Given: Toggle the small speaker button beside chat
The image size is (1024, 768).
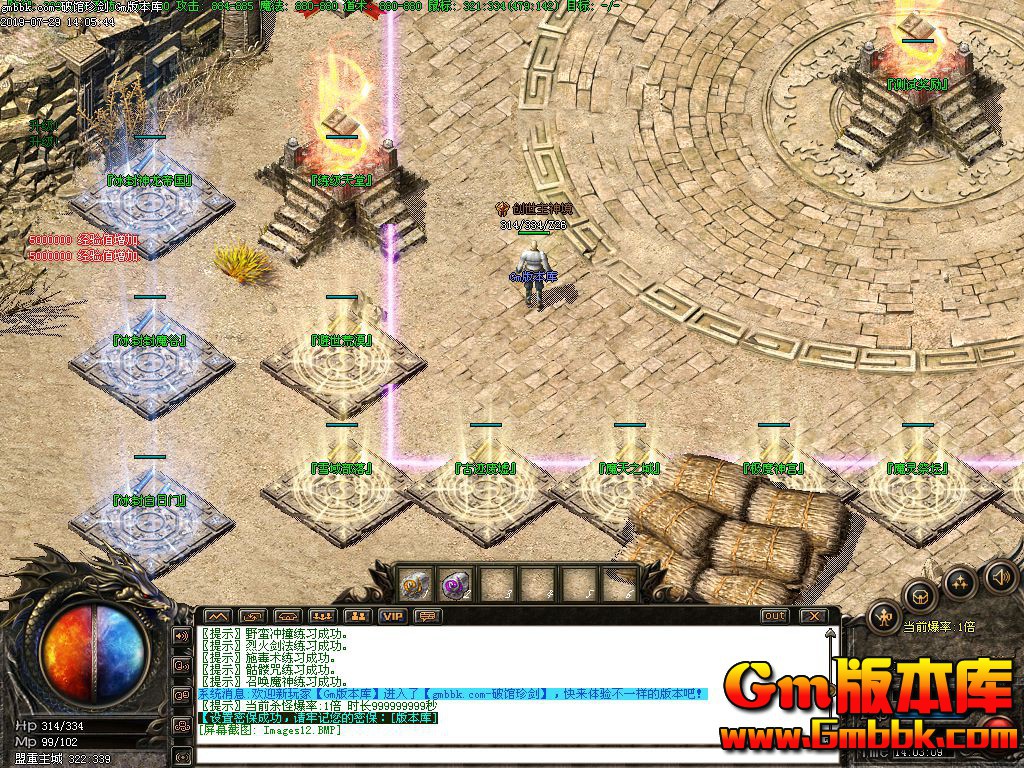Looking at the screenshot, I should click(182, 635).
